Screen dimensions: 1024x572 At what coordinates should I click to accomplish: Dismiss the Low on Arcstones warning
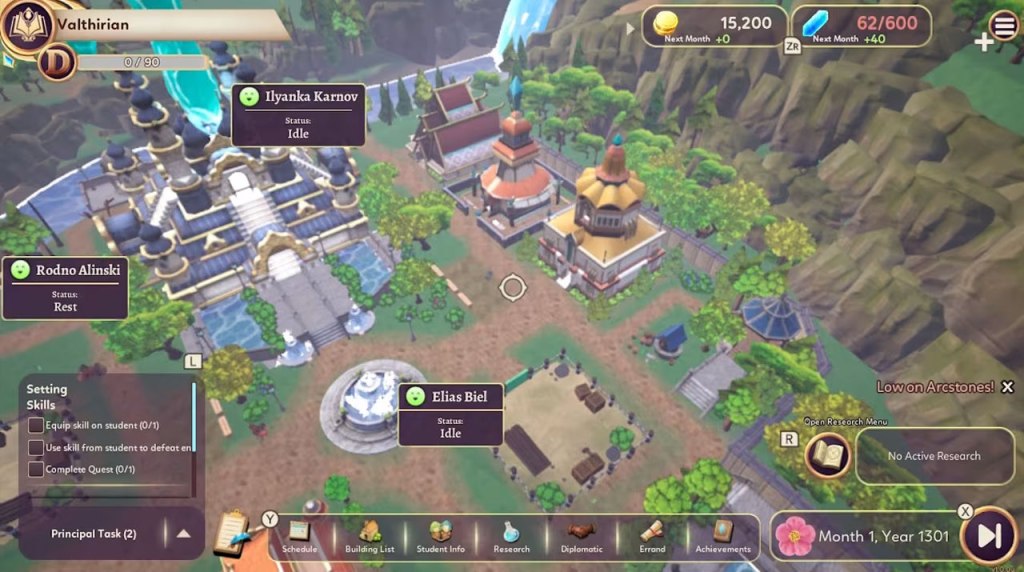[1007, 387]
